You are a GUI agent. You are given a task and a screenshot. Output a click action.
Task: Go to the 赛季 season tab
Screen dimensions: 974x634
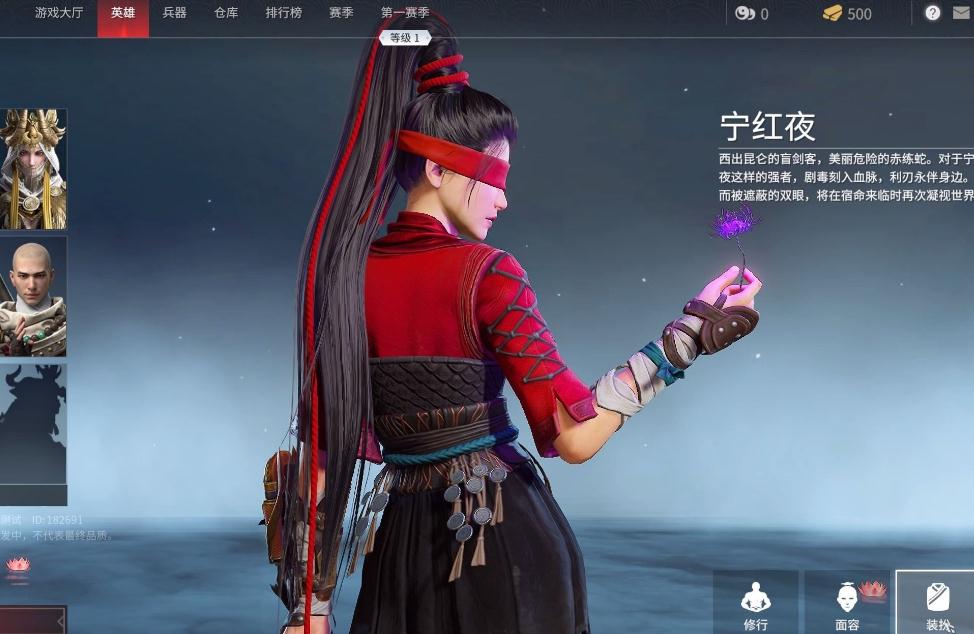pos(341,13)
